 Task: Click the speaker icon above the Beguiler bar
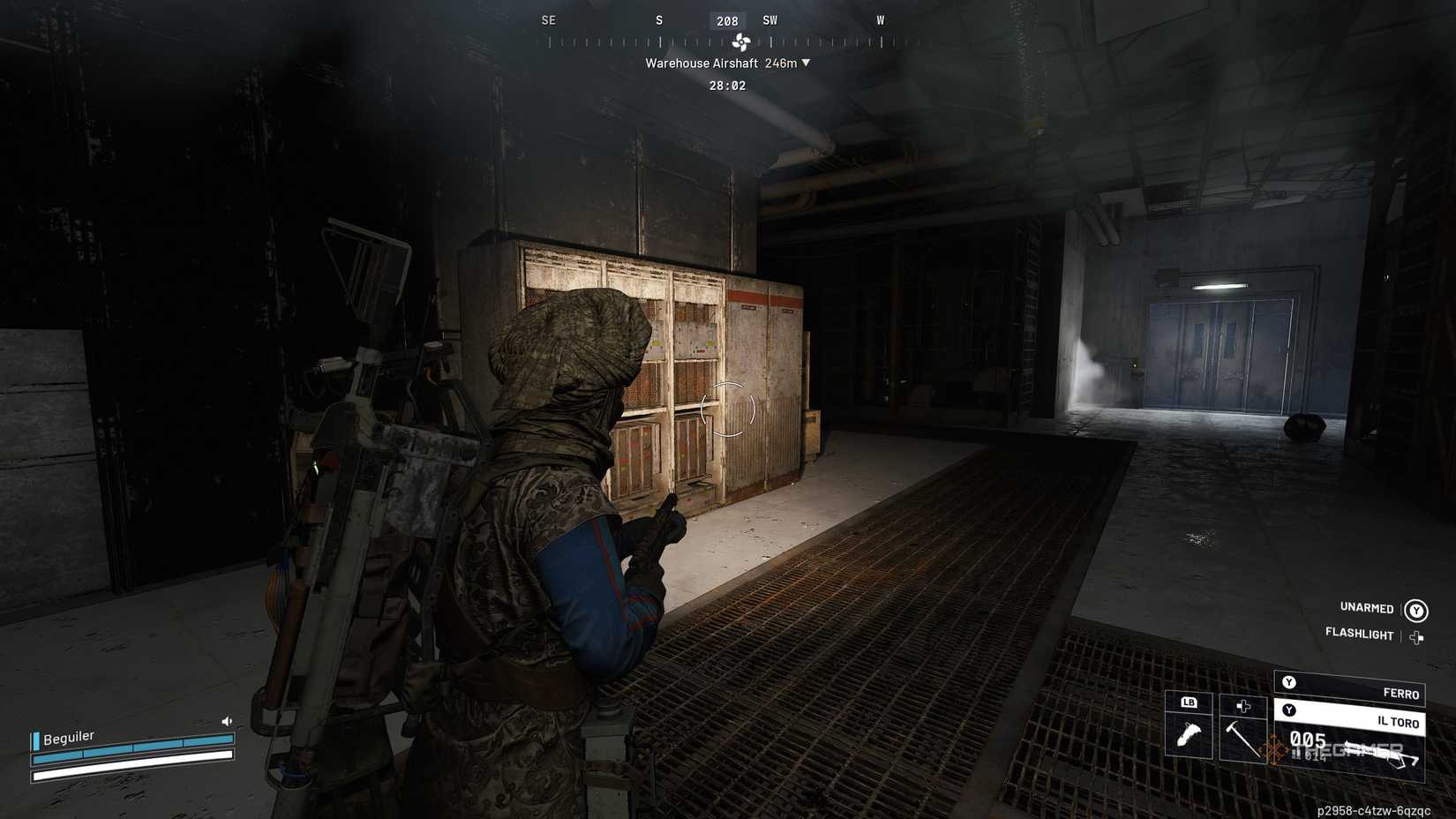click(226, 722)
